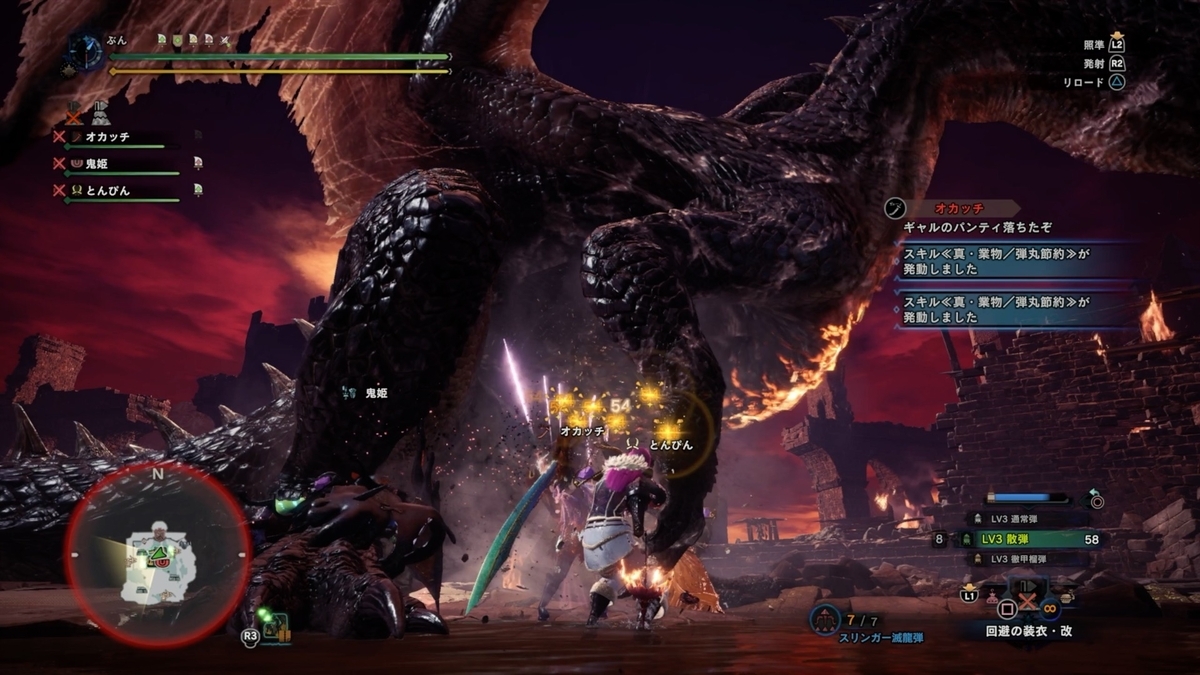Open the circular minimap
Screen dimensions: 1200x675
[157, 555]
